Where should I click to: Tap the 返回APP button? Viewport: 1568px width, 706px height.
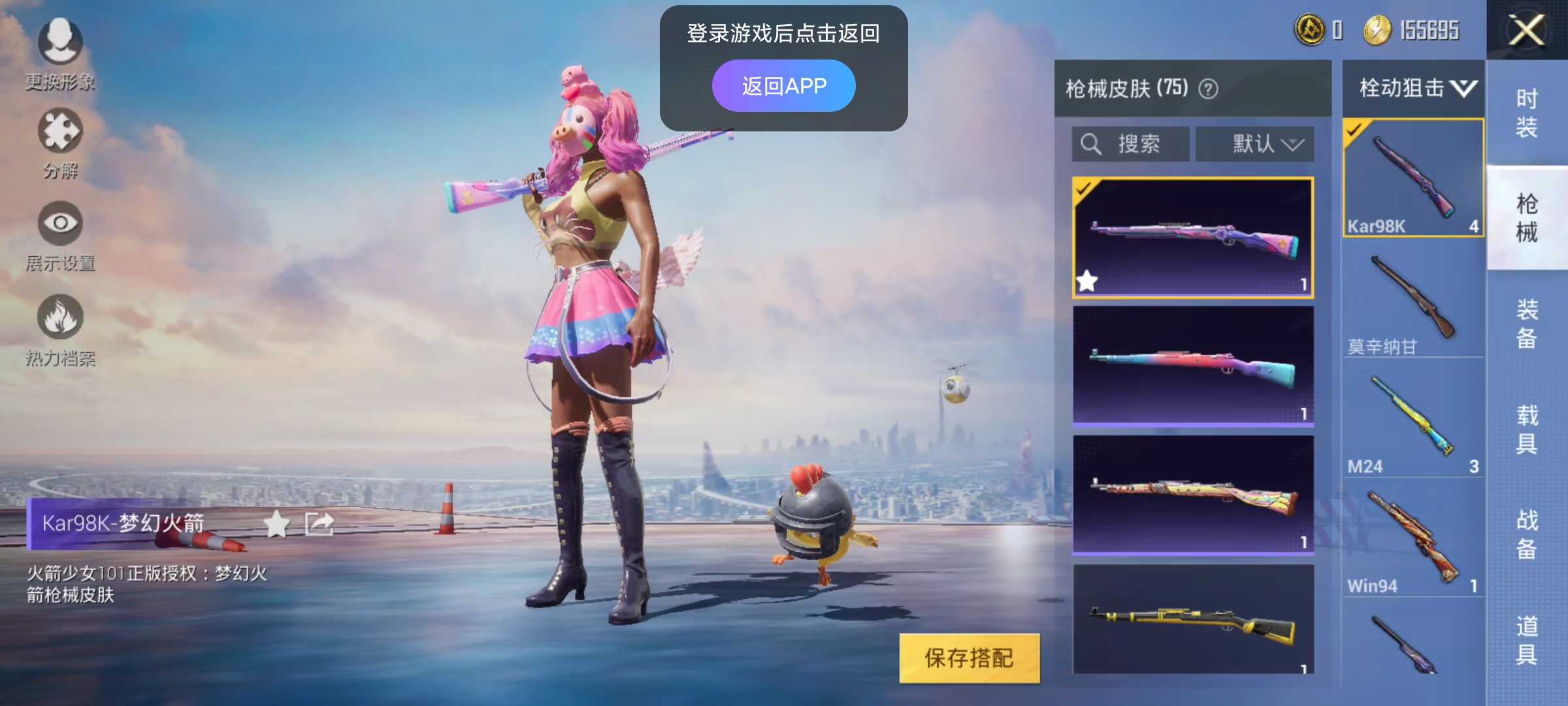(783, 84)
